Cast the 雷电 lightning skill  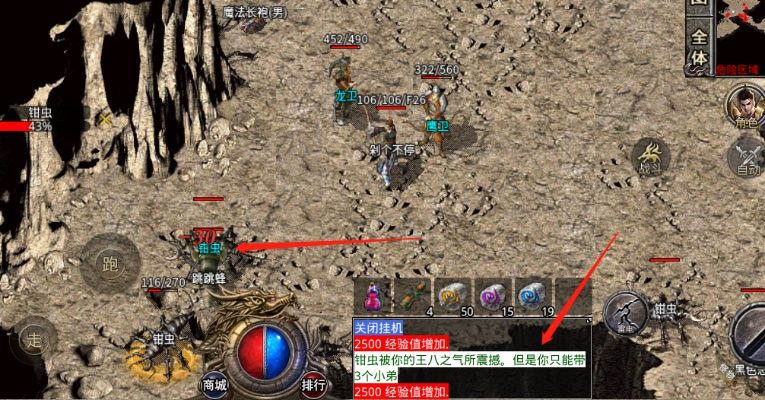coord(625,312)
